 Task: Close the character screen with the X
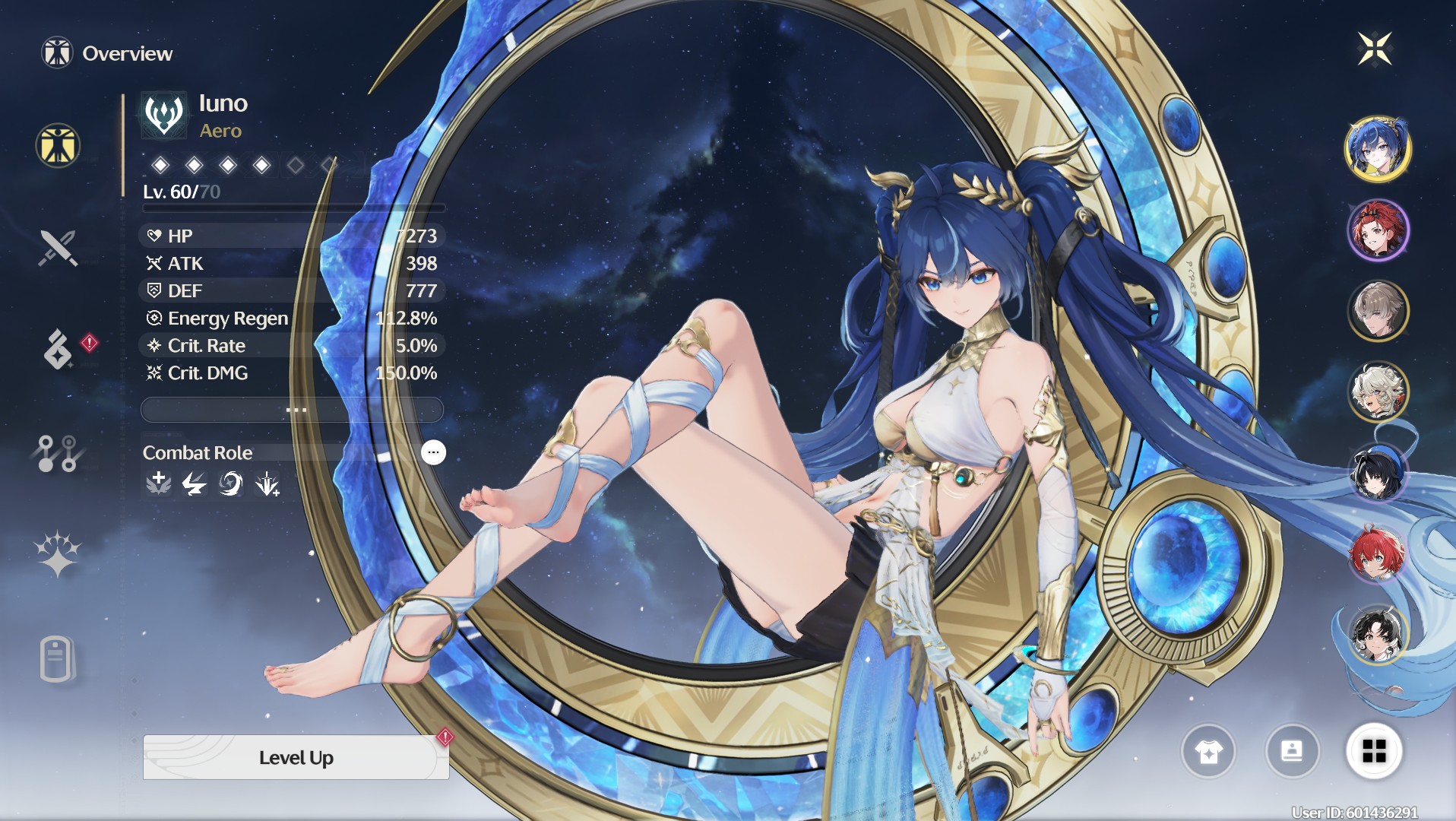[x=1375, y=49]
